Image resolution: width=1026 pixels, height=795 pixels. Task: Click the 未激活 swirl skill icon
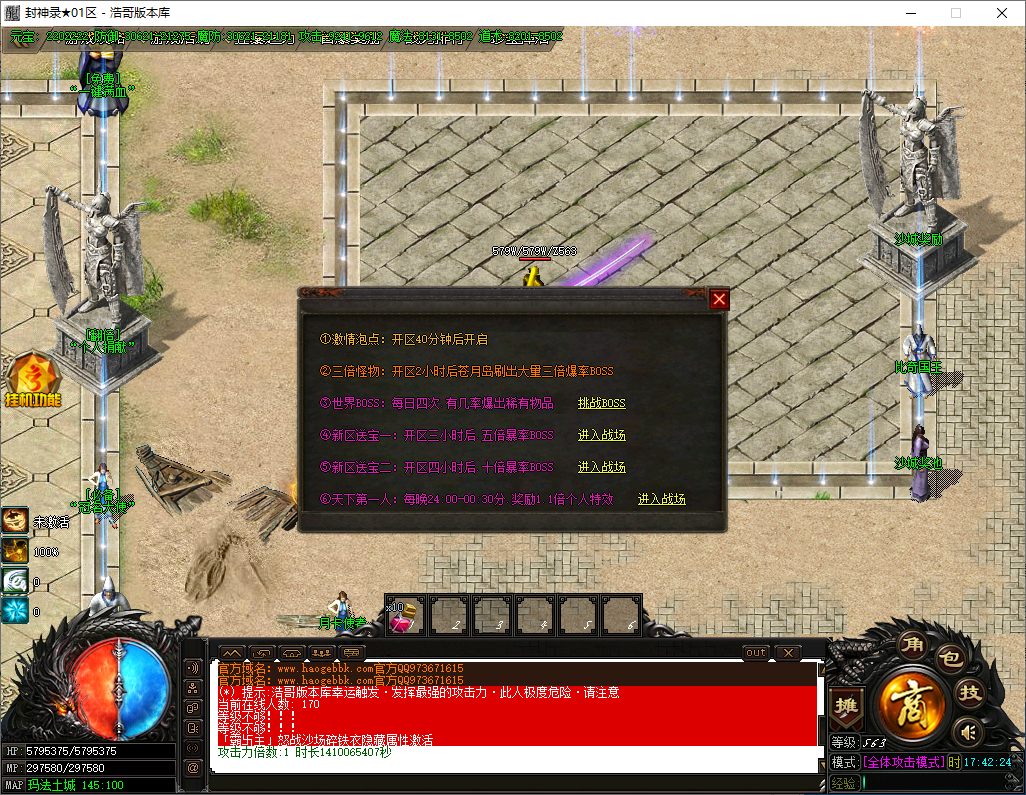15,520
